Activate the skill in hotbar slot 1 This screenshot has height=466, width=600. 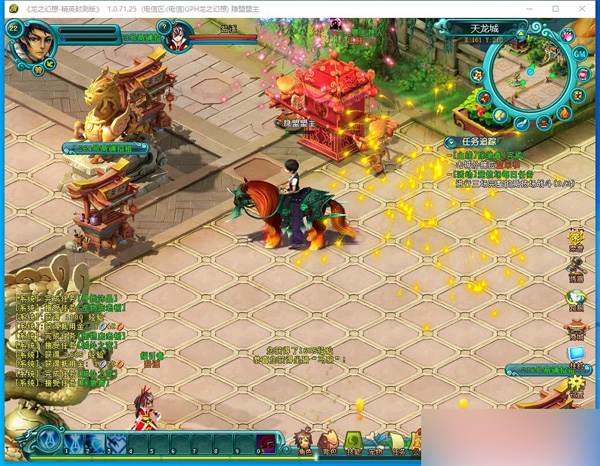pos(73,442)
